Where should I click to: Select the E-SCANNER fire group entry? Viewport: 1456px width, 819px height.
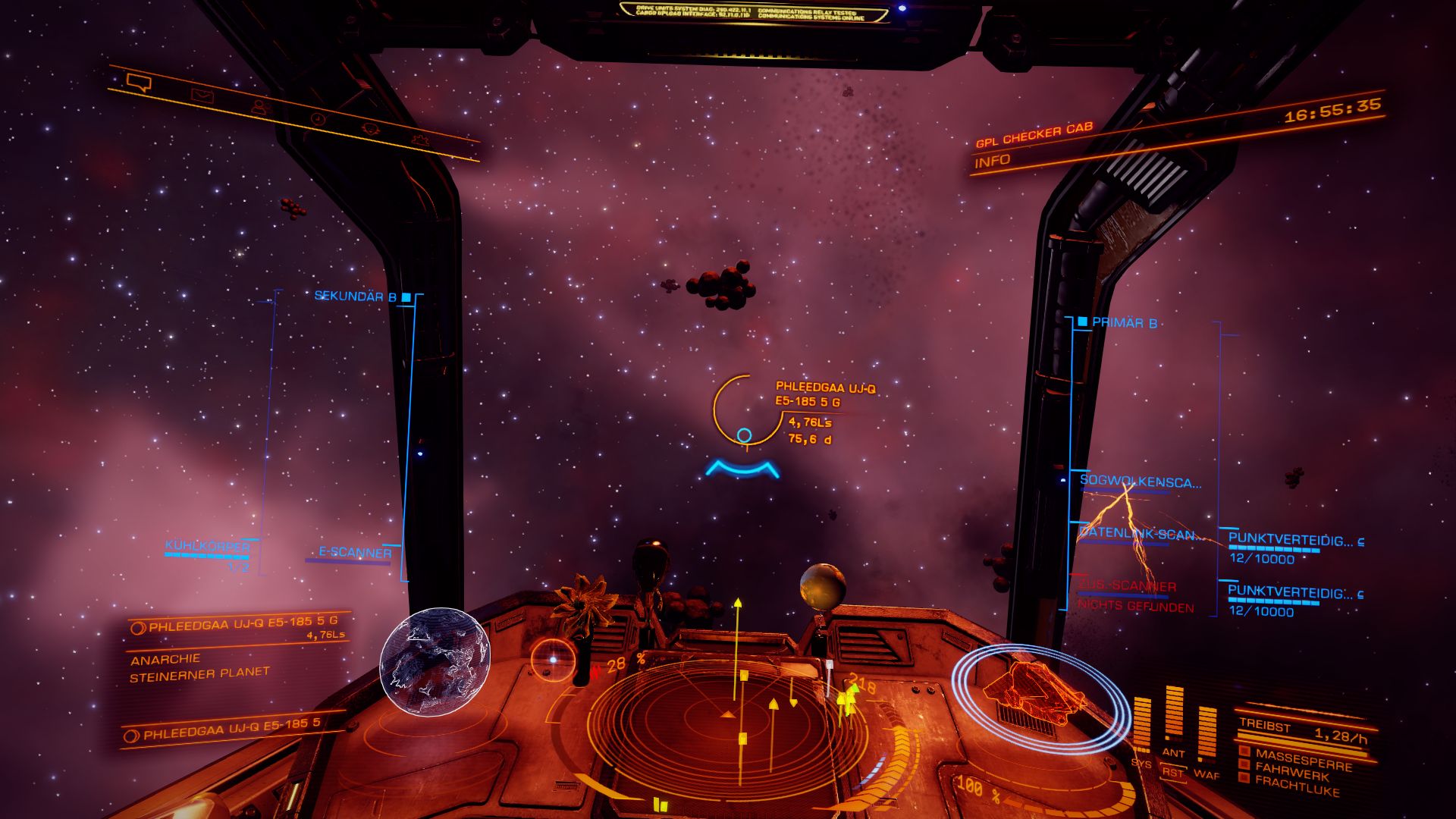[355, 553]
